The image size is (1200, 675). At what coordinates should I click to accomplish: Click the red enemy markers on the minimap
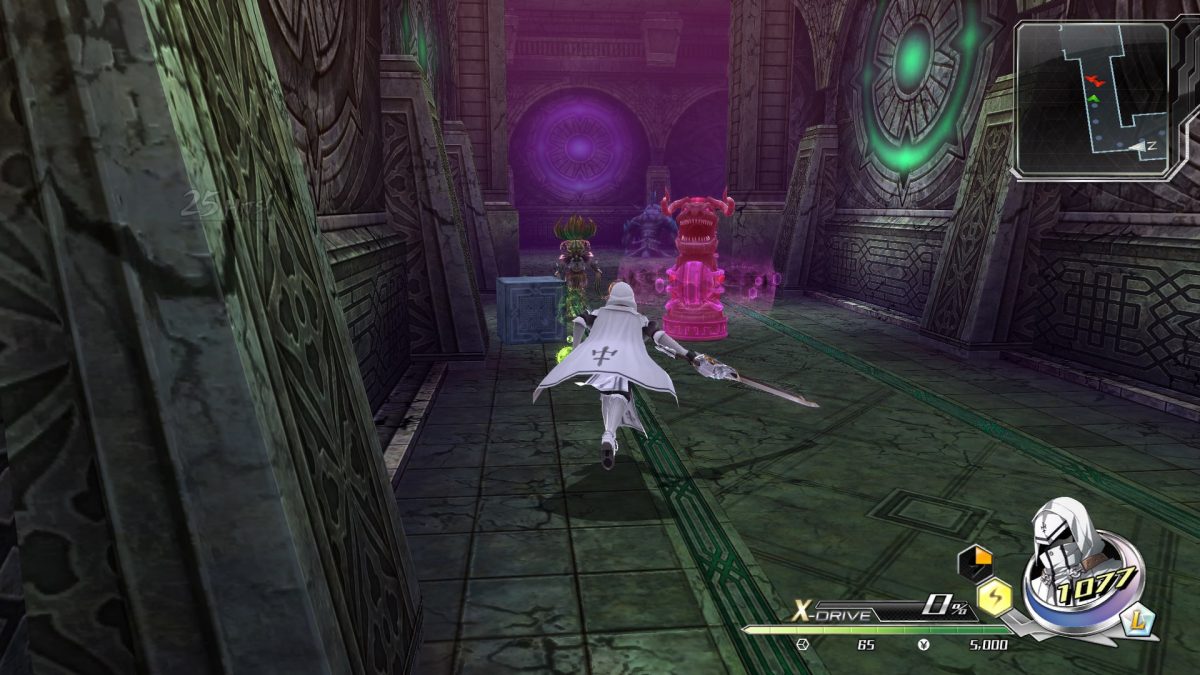pos(1097,78)
